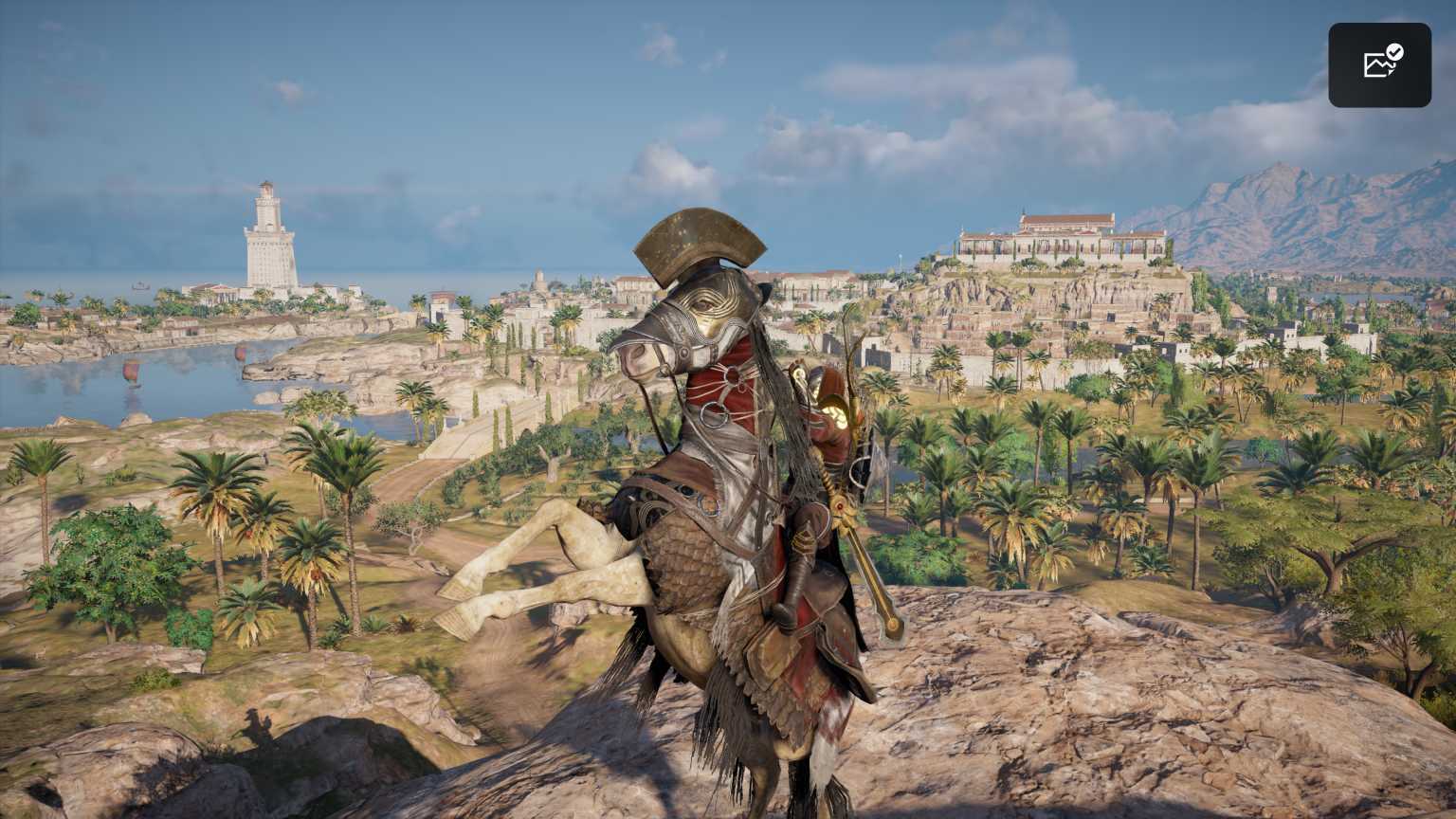The width and height of the screenshot is (1456, 819).
Task: Select the checkmark badge on the capture indicator
Action: tap(1394, 52)
